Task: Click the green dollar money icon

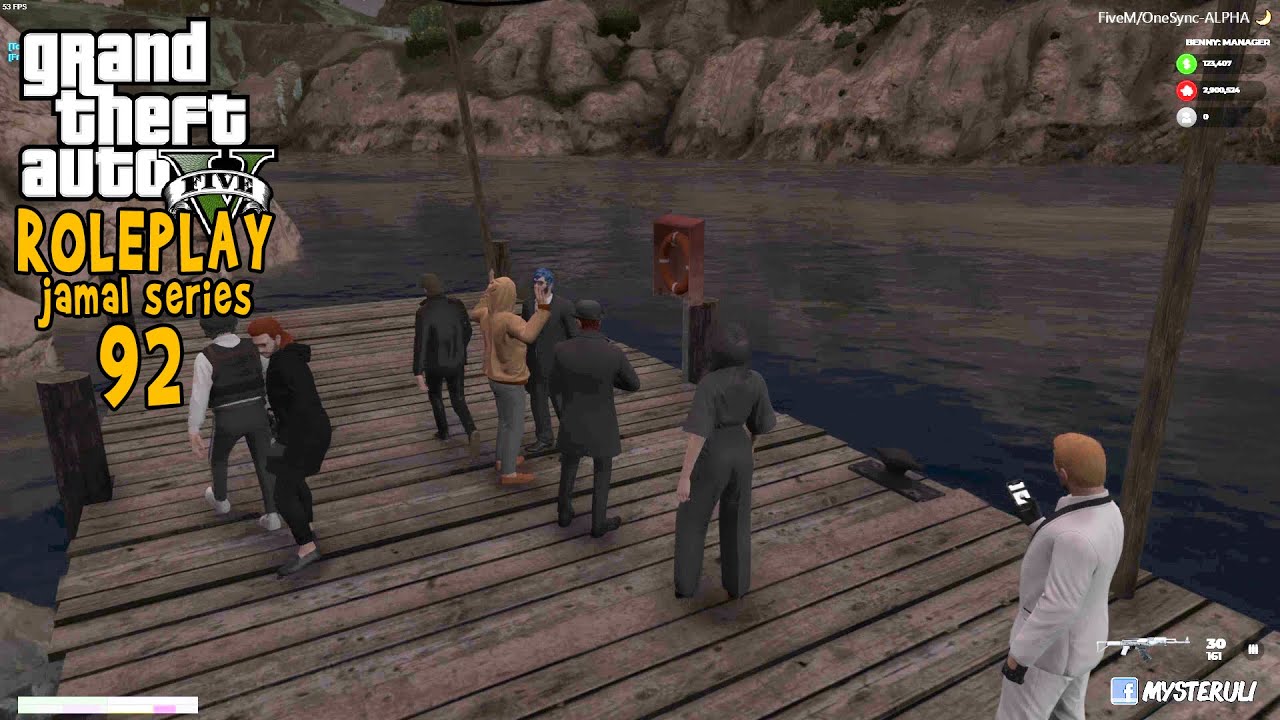Action: point(1186,63)
